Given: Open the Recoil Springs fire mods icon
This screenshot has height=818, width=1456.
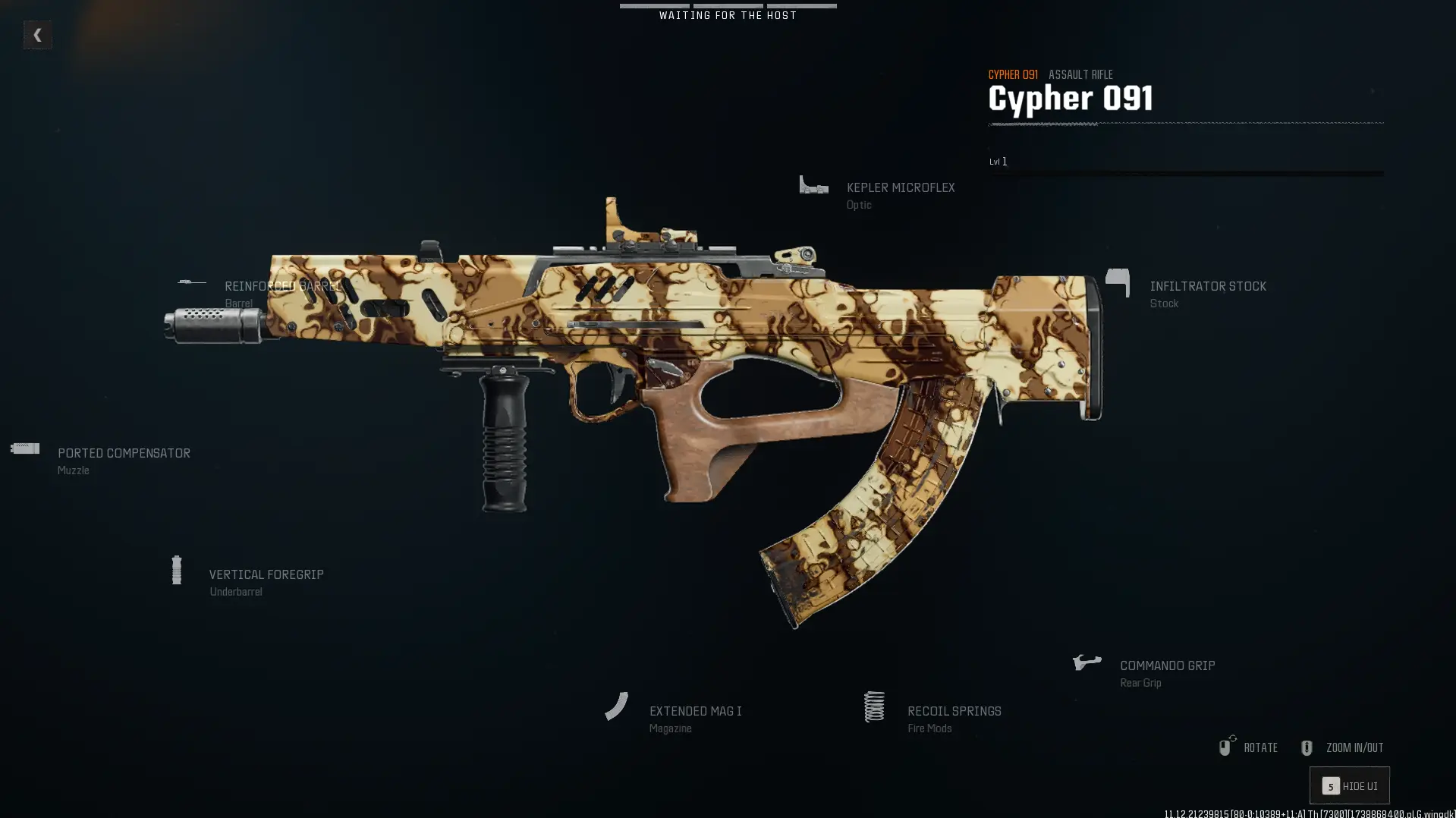Looking at the screenshot, I should pyautogui.click(x=874, y=706).
